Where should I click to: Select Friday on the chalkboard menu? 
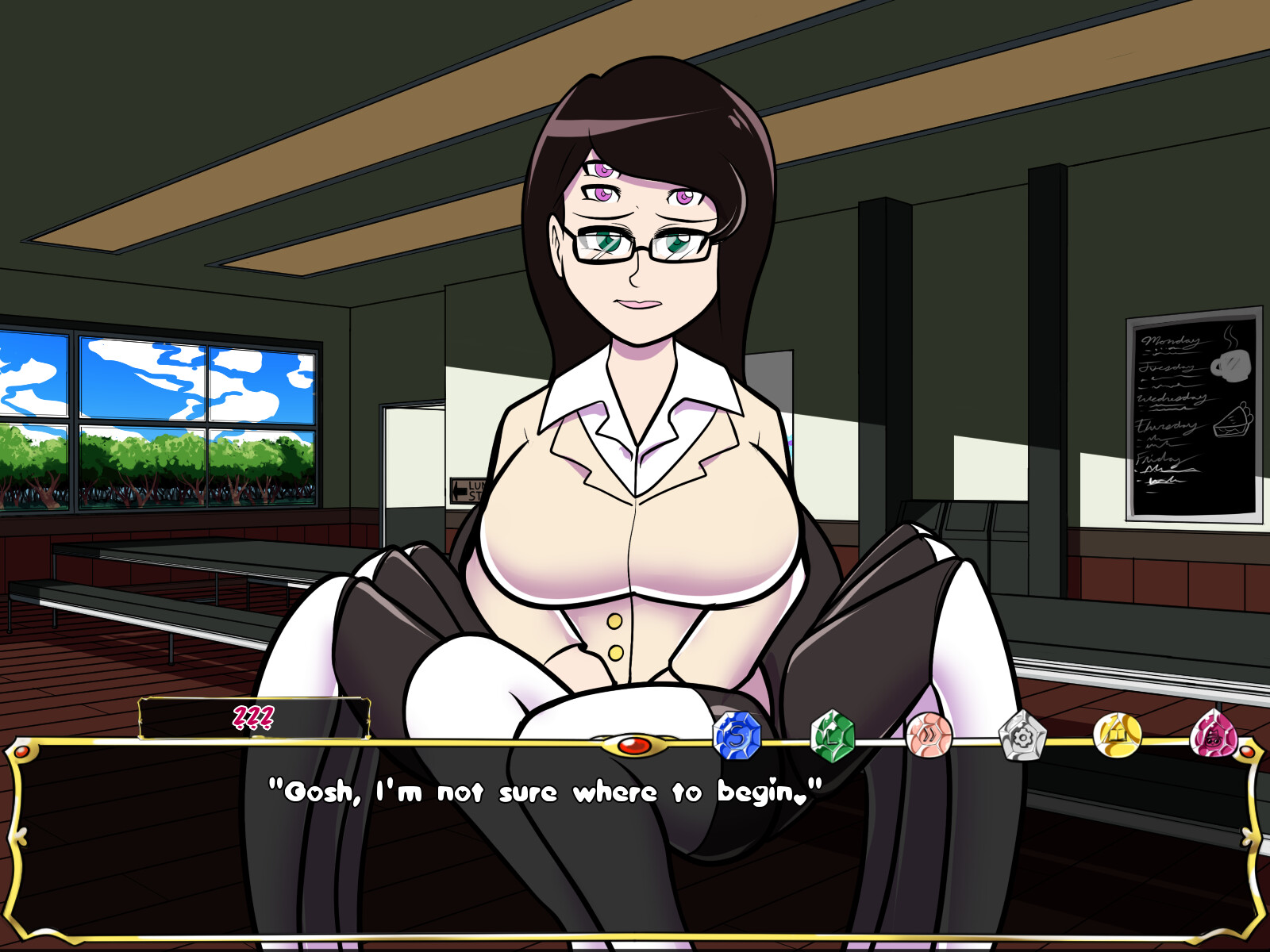1160,460
